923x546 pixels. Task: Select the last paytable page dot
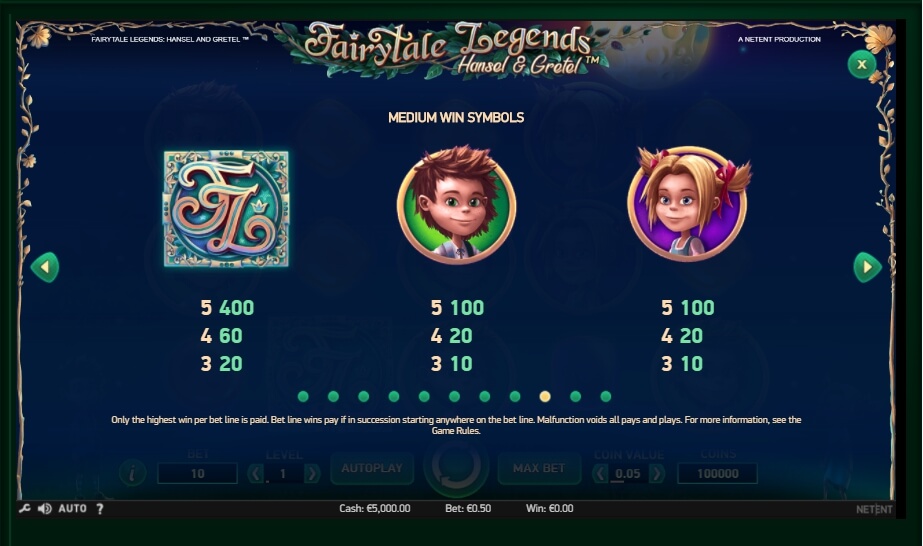(605, 397)
